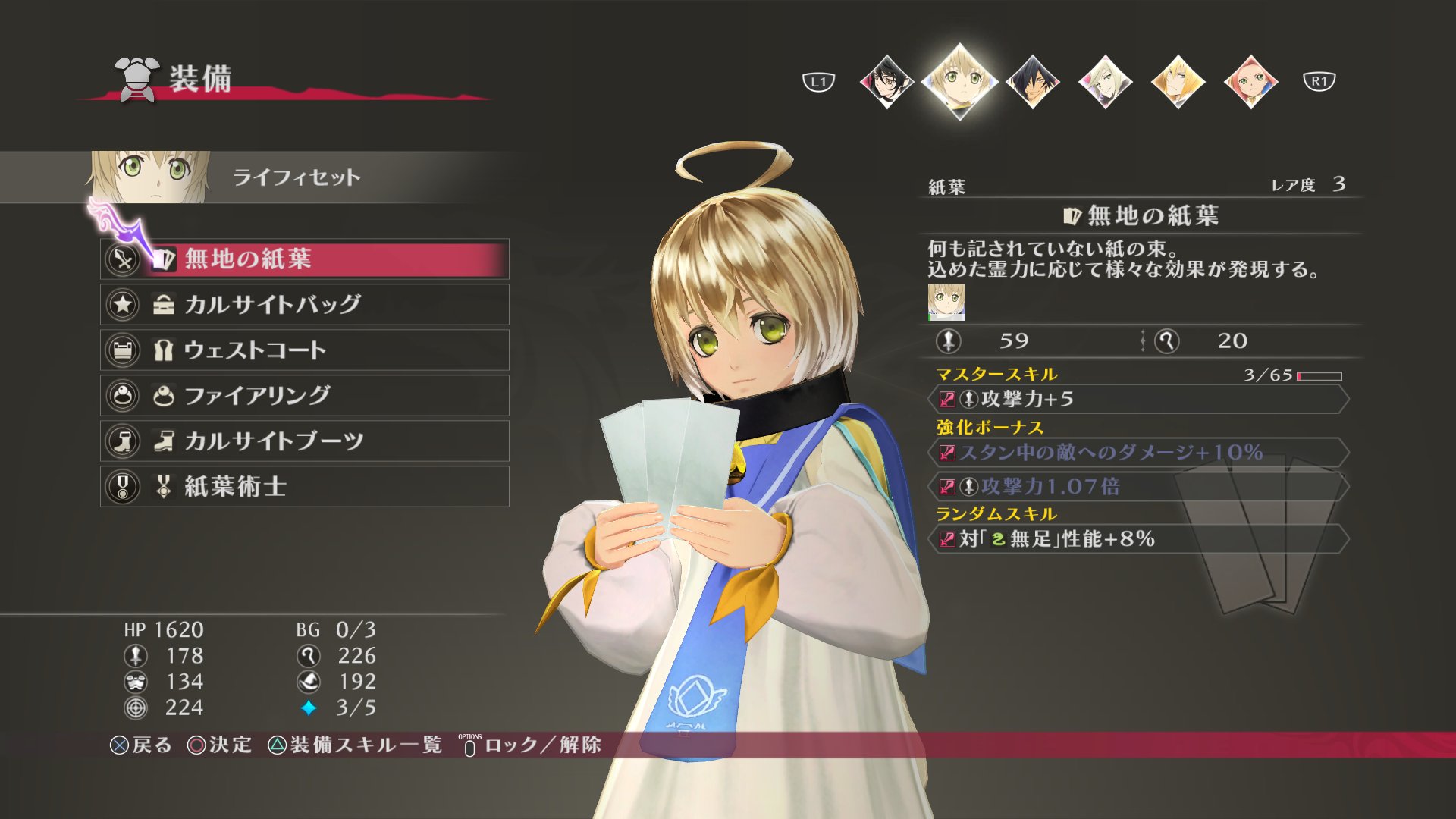
Task: Choose the white-haired character portrait
Action: tap(1105, 81)
